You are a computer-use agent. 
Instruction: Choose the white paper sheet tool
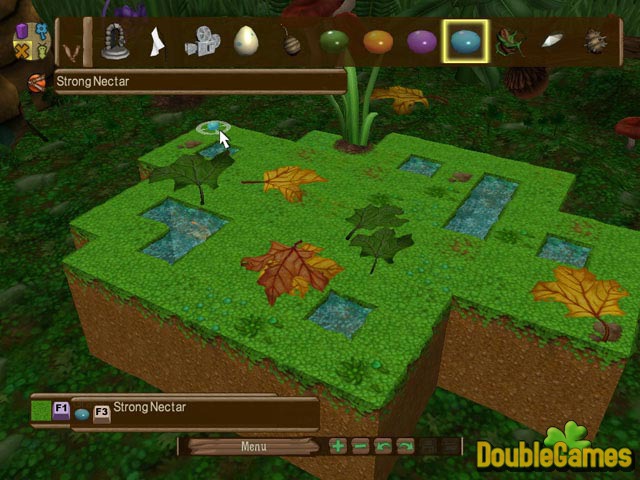coord(156,42)
